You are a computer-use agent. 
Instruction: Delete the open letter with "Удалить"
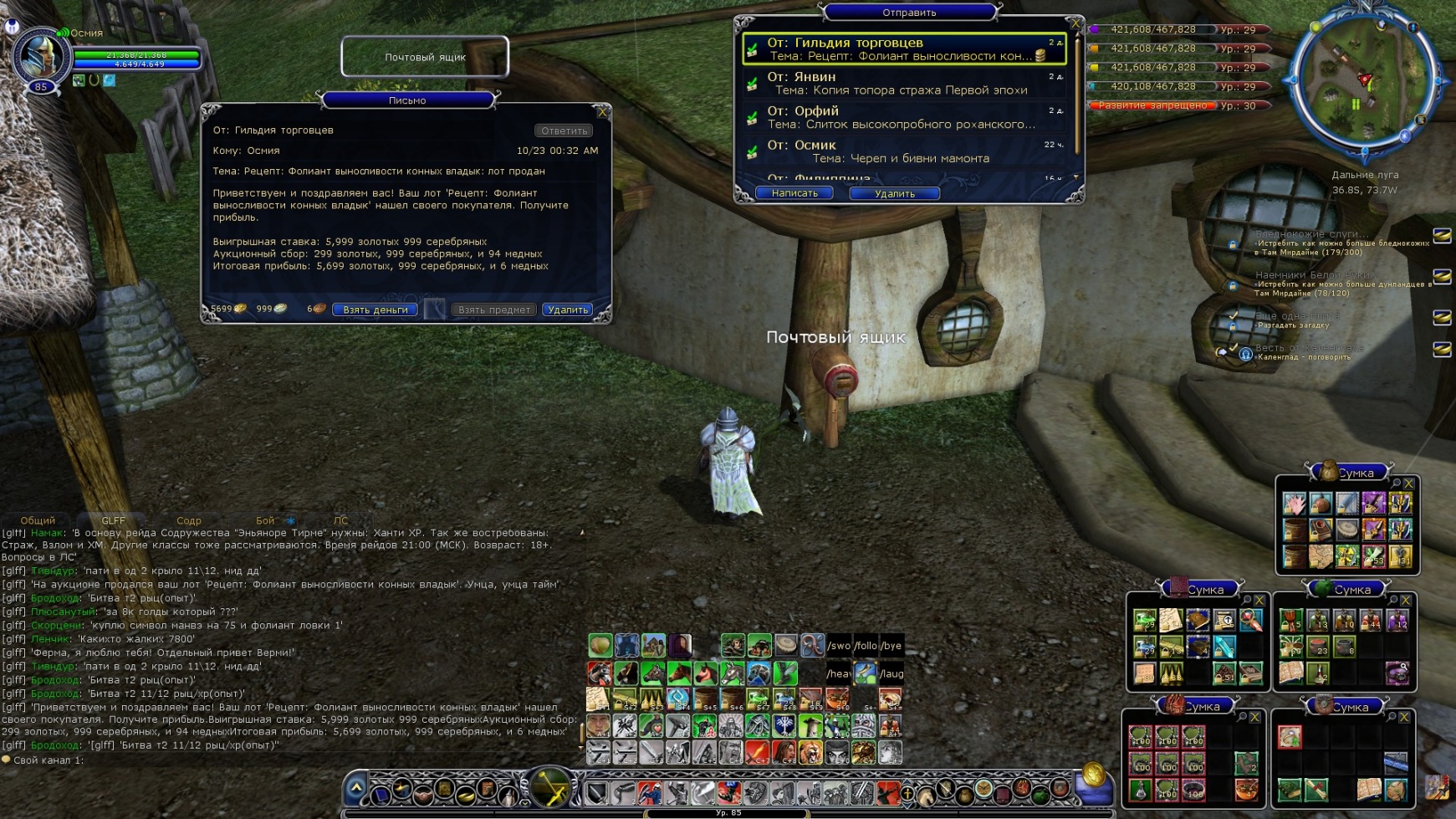pyautogui.click(x=568, y=310)
